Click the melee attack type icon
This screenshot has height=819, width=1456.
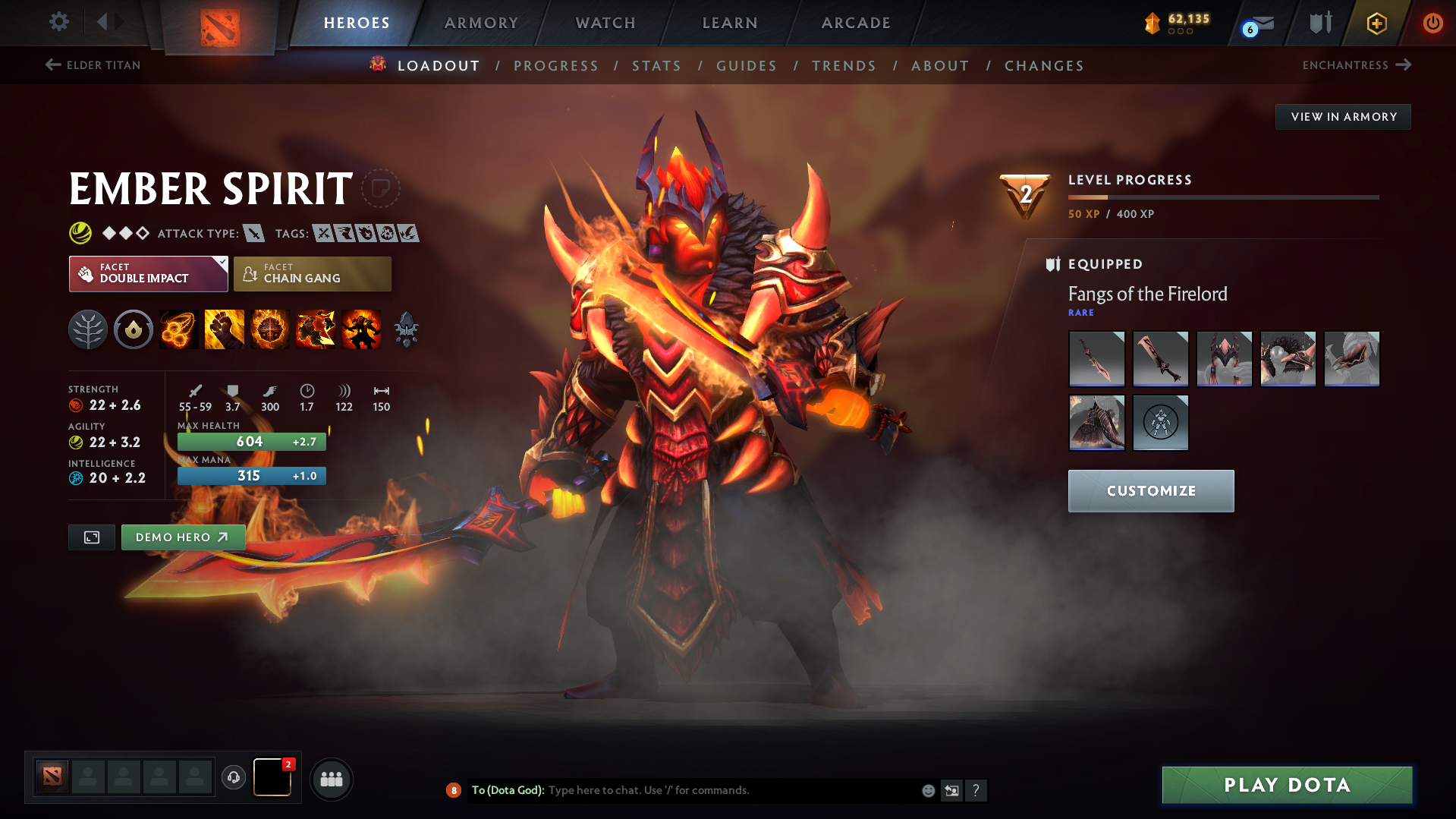coord(253,233)
